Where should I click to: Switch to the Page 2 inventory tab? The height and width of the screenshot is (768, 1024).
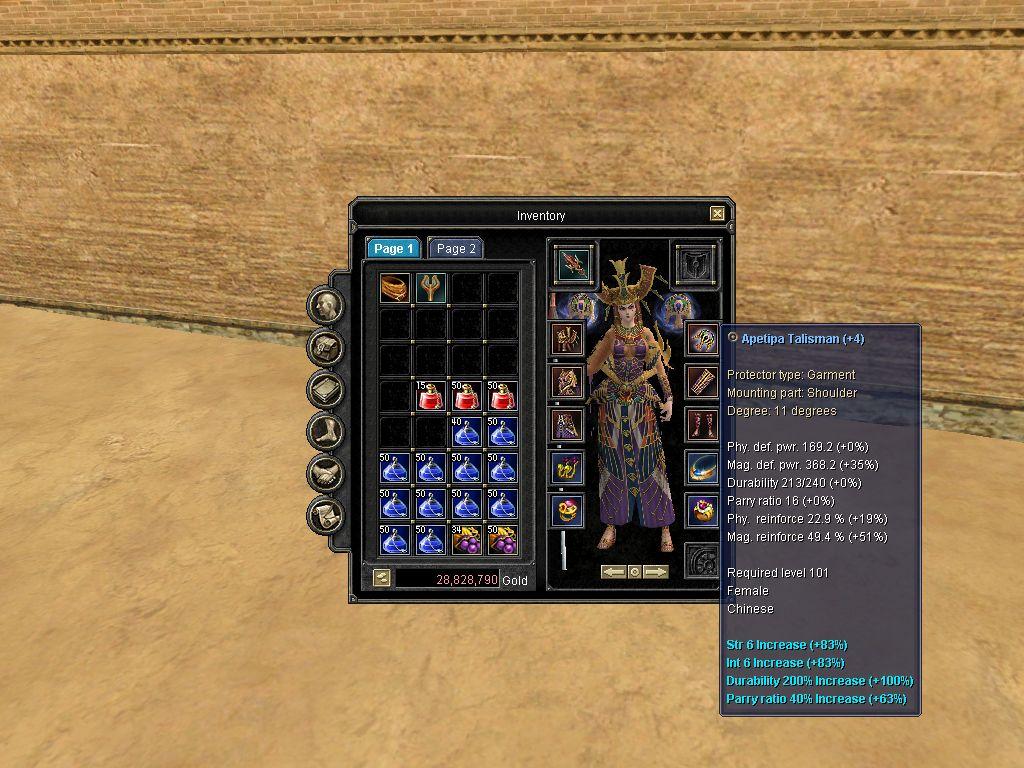(456, 249)
